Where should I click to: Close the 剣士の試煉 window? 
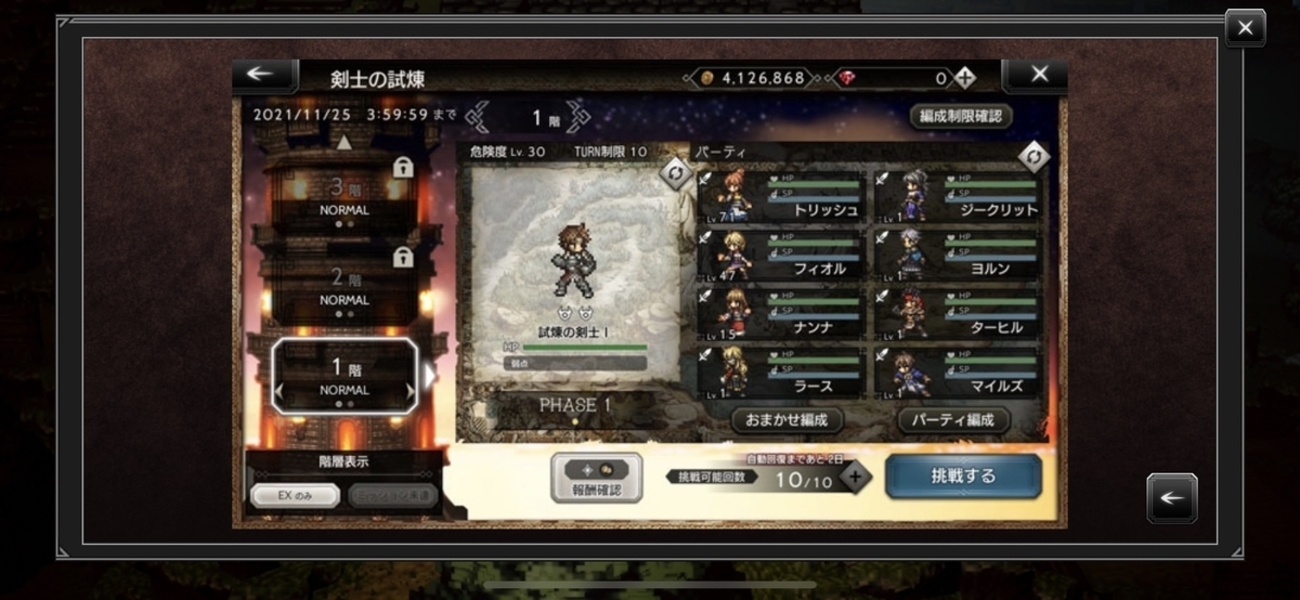point(1039,75)
